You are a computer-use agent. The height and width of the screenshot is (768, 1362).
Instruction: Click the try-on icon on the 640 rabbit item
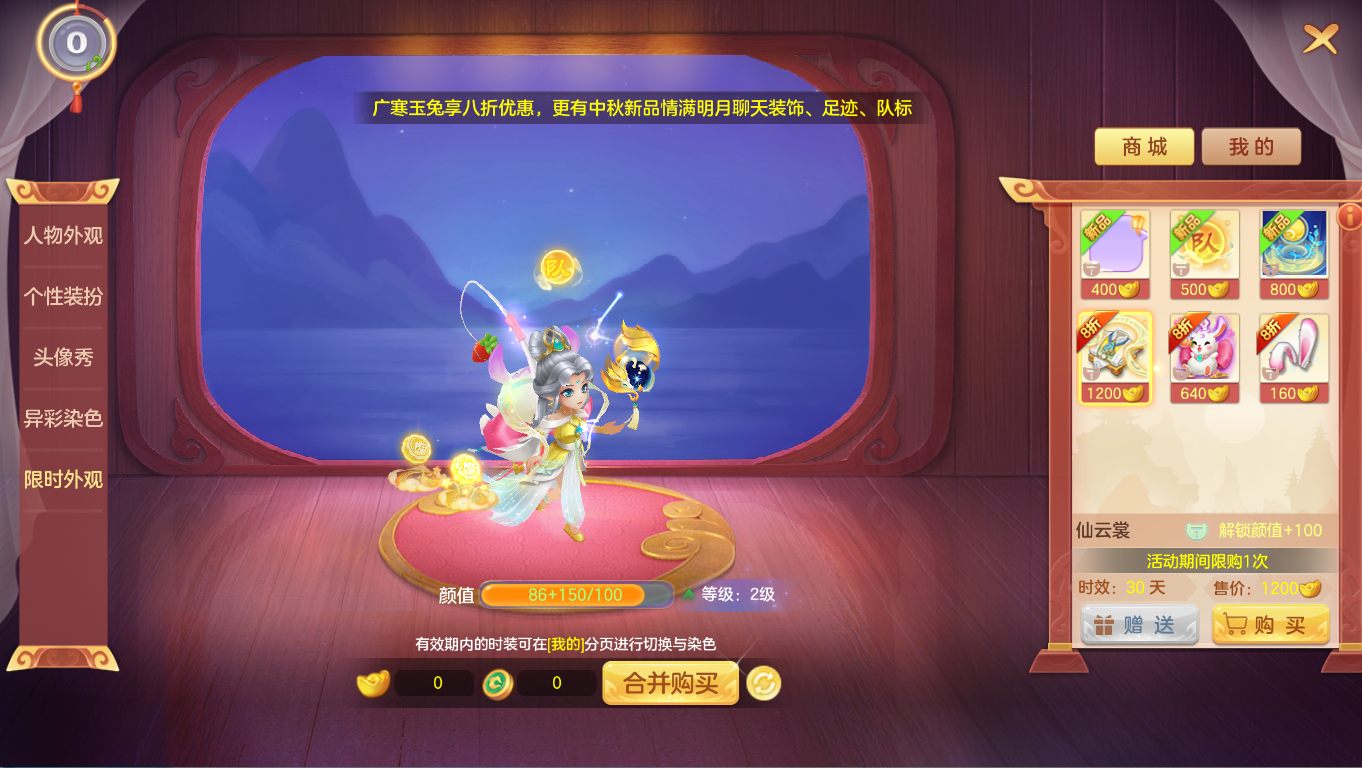point(1180,373)
